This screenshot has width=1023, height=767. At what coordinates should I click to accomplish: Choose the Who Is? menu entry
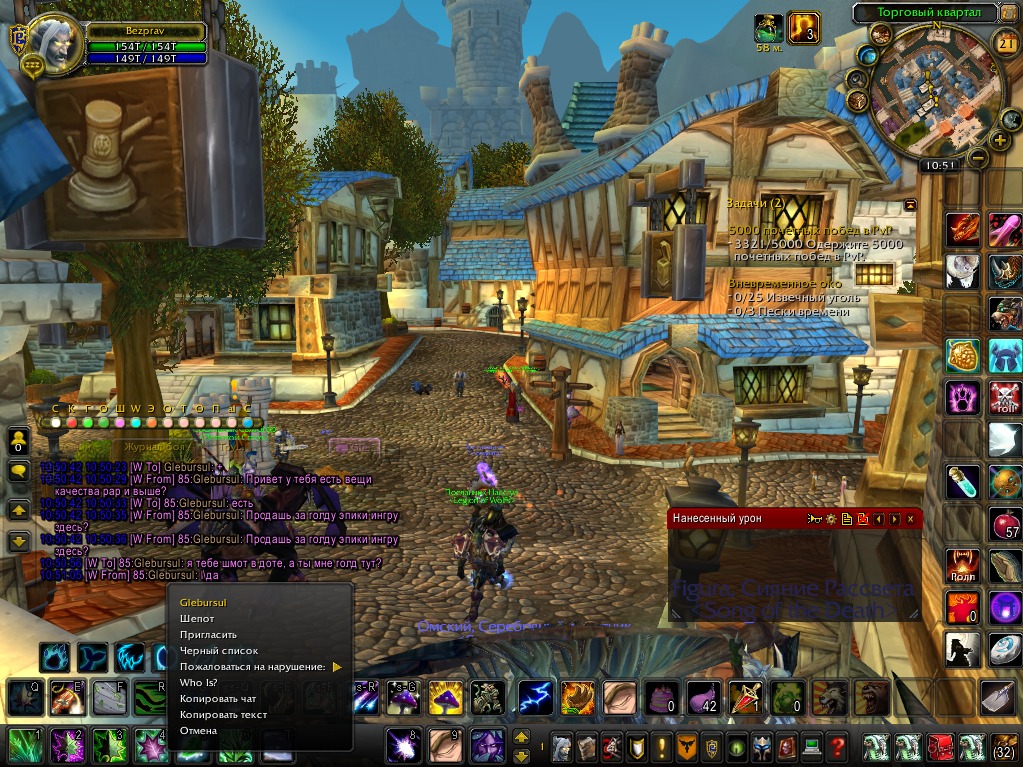[197, 683]
